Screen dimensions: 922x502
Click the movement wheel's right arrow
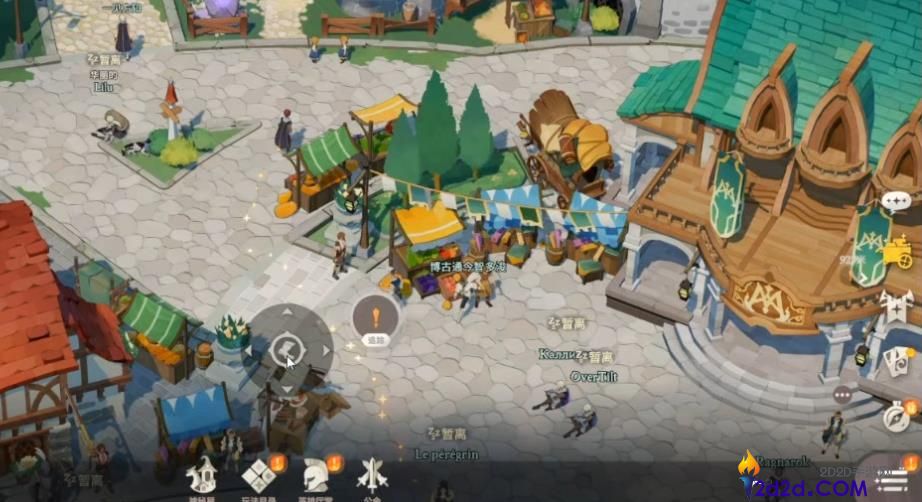[323, 350]
